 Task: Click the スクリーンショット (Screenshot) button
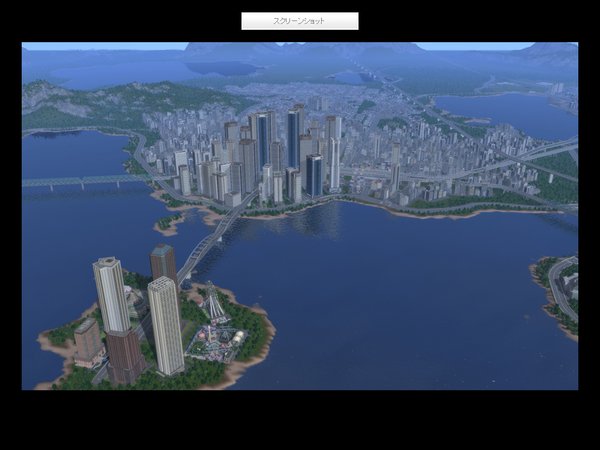pyautogui.click(x=299, y=21)
